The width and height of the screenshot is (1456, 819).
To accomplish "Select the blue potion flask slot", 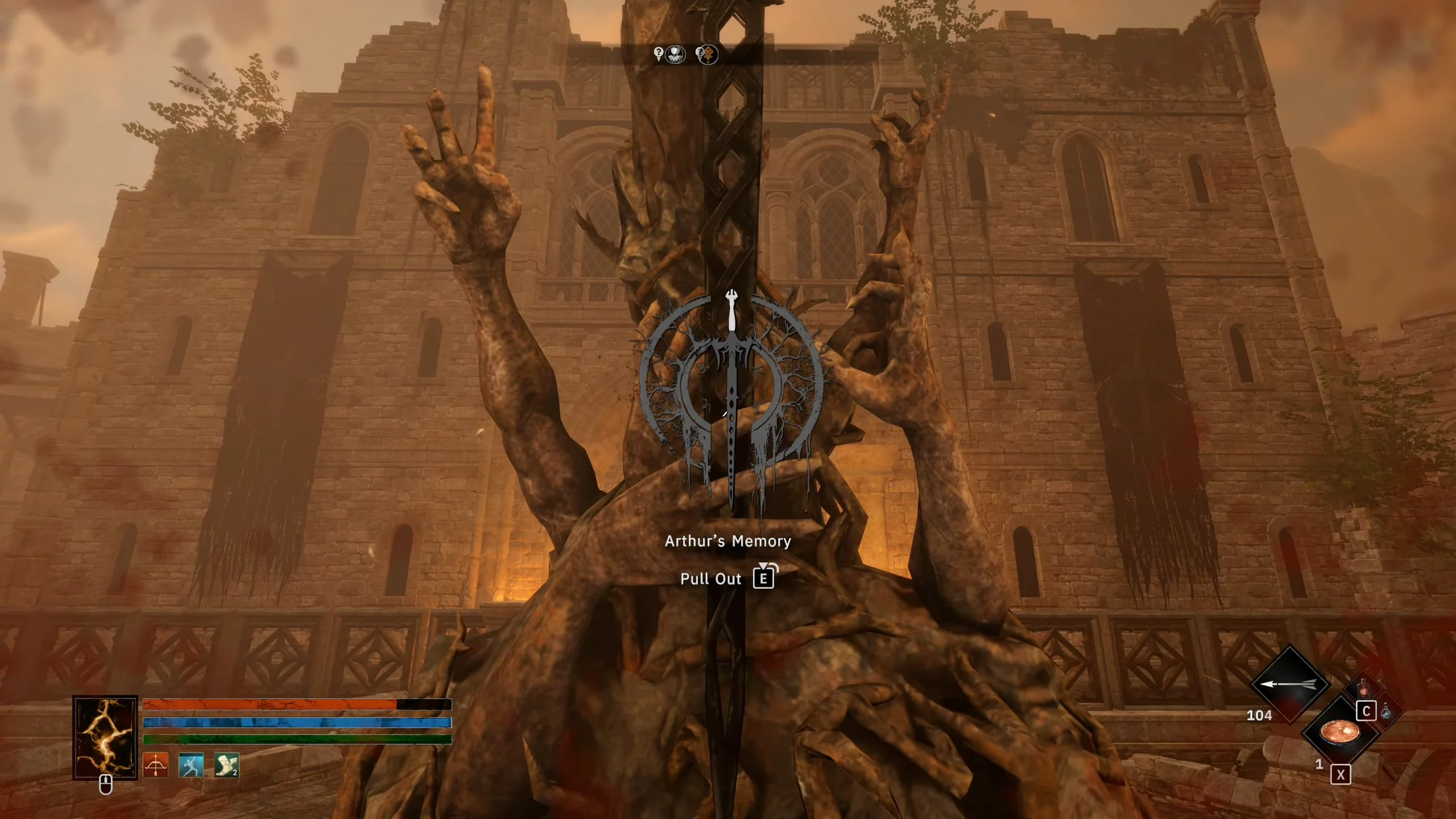I will 1387,711.
